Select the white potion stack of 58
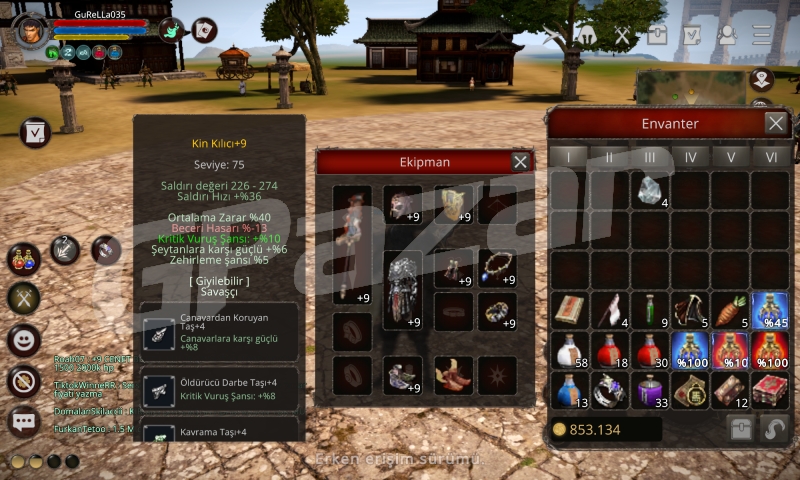Image resolution: width=800 pixels, height=480 pixels. click(x=570, y=350)
